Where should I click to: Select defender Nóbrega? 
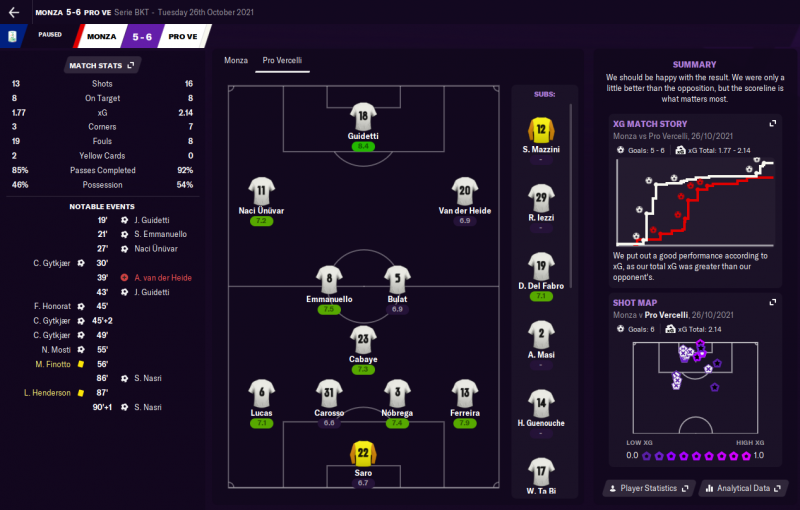pyautogui.click(x=397, y=392)
